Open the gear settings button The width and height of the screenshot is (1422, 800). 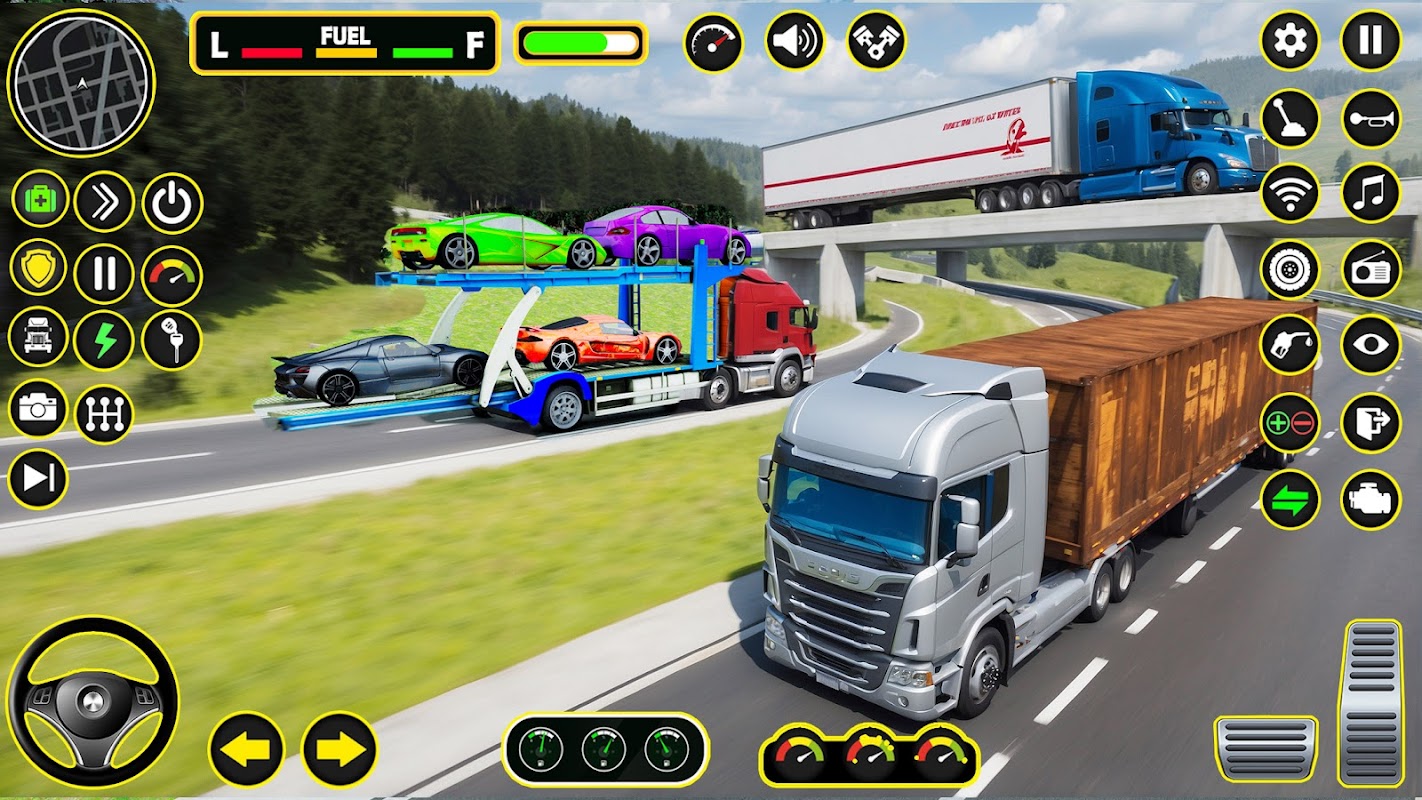1290,41
